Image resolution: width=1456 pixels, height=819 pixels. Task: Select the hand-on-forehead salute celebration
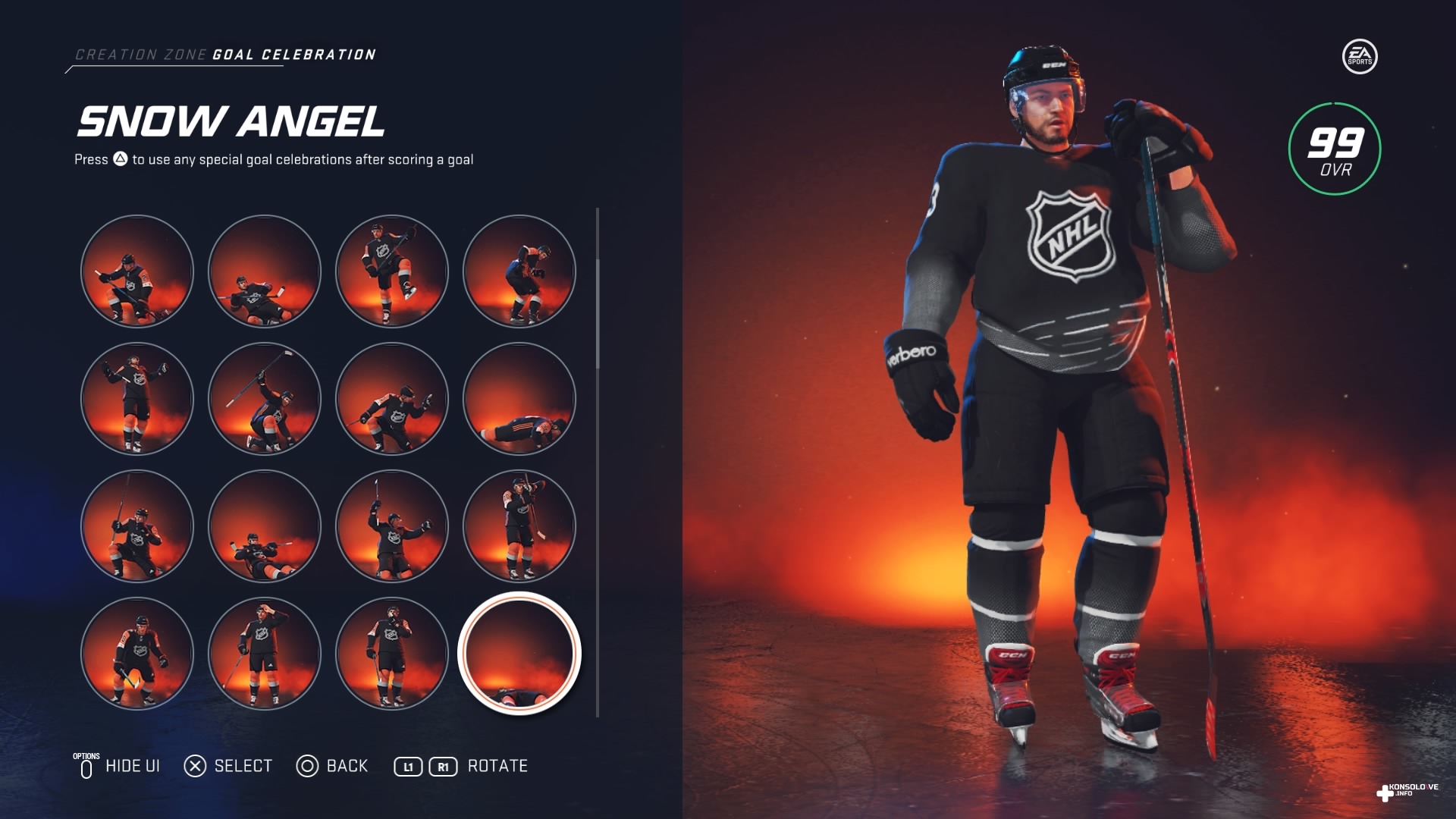[x=265, y=654]
